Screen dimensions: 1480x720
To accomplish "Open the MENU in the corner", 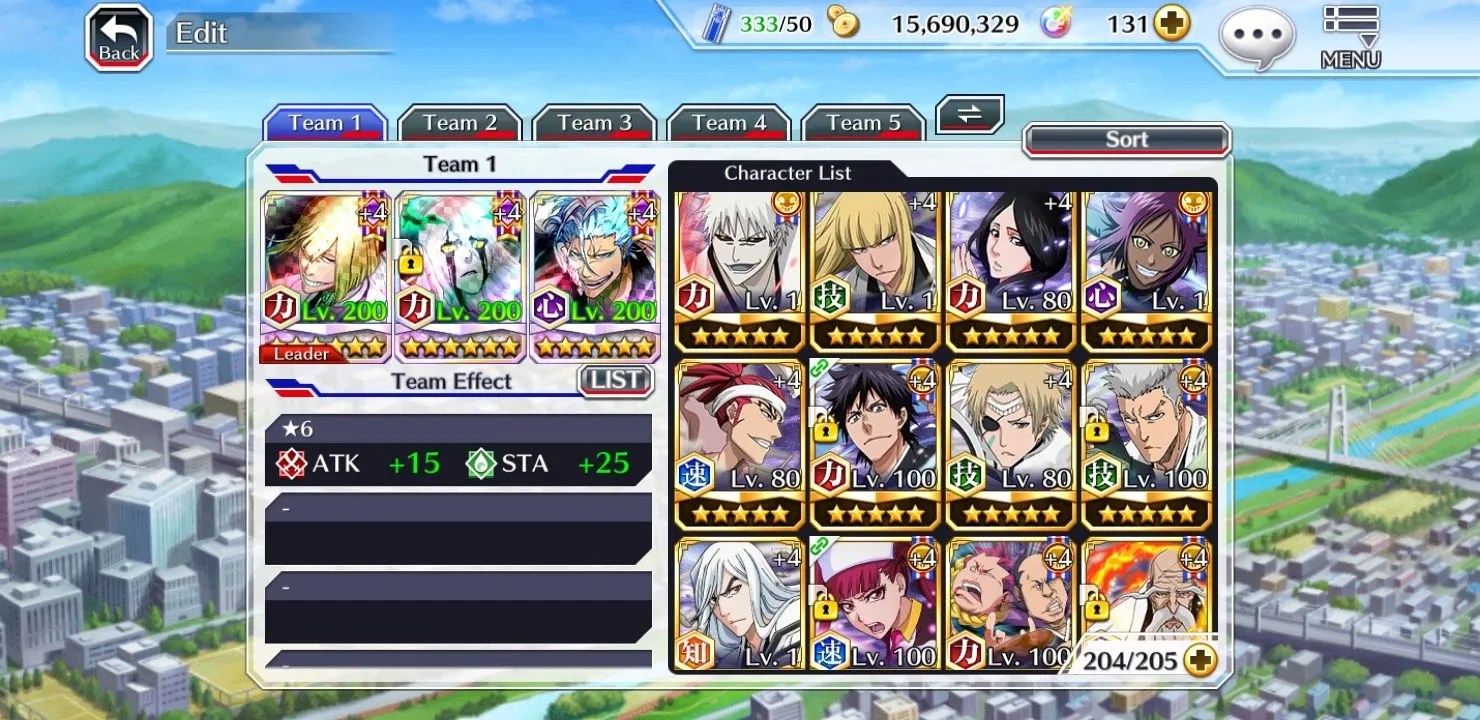I will [1350, 38].
